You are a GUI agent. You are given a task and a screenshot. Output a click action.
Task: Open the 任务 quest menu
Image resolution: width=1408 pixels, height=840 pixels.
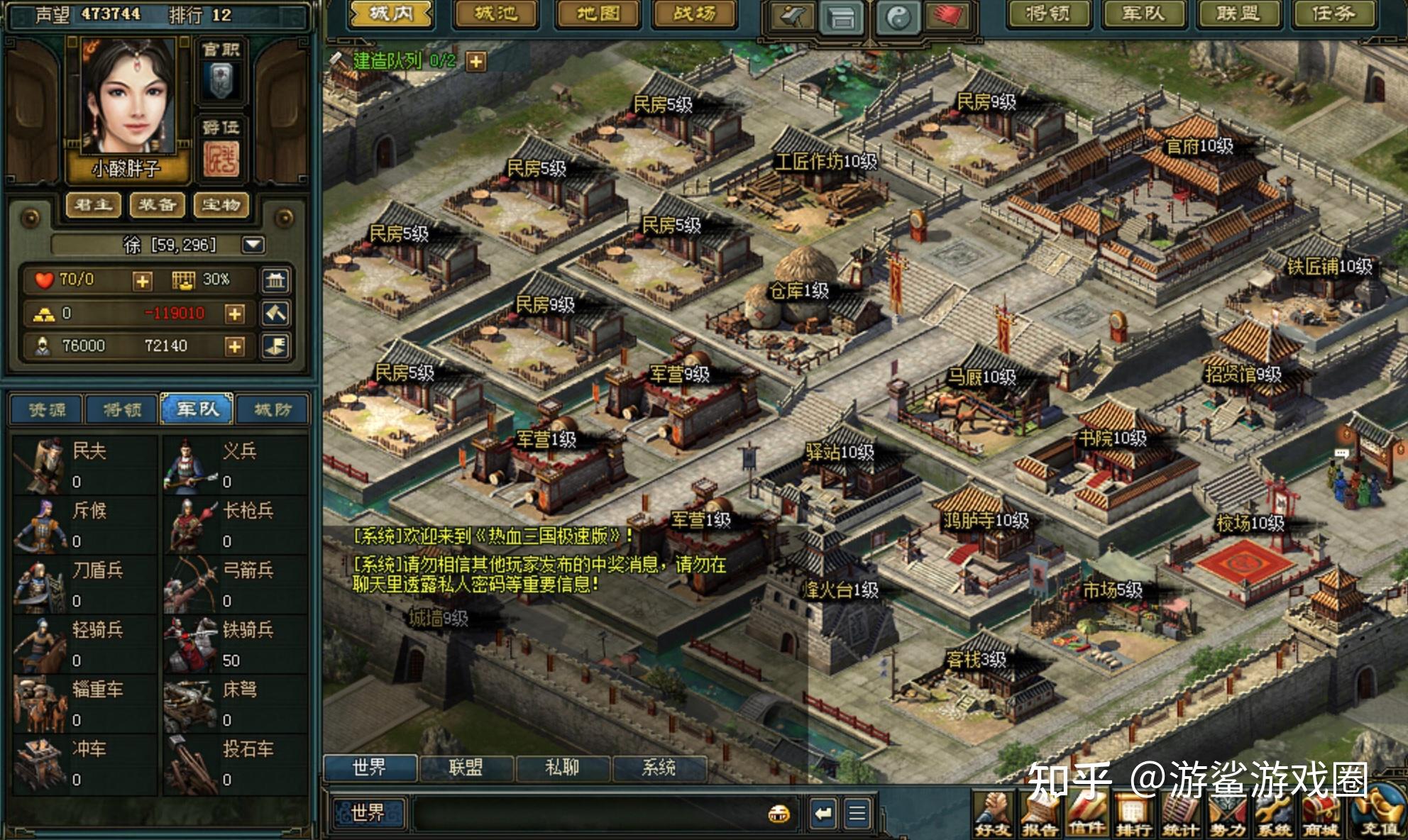point(1333,14)
